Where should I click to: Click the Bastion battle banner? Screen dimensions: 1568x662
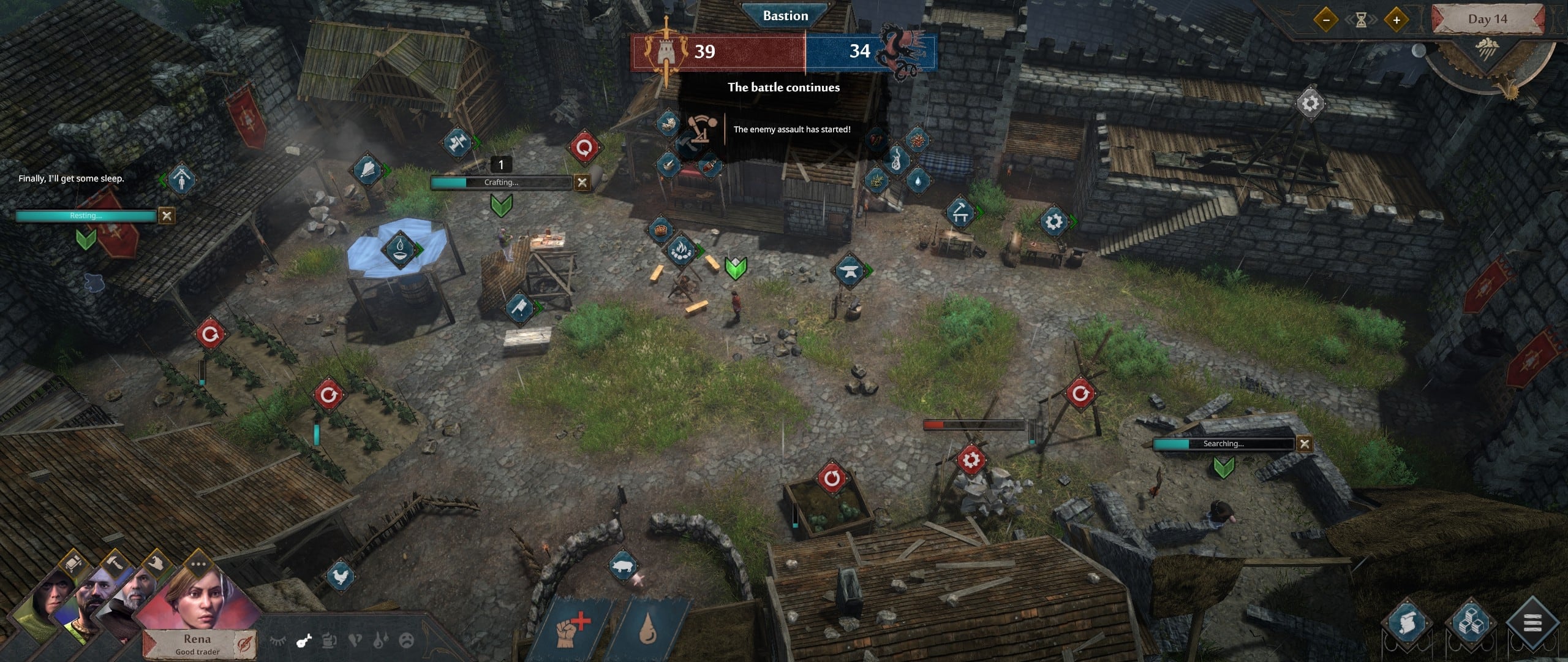(785, 16)
